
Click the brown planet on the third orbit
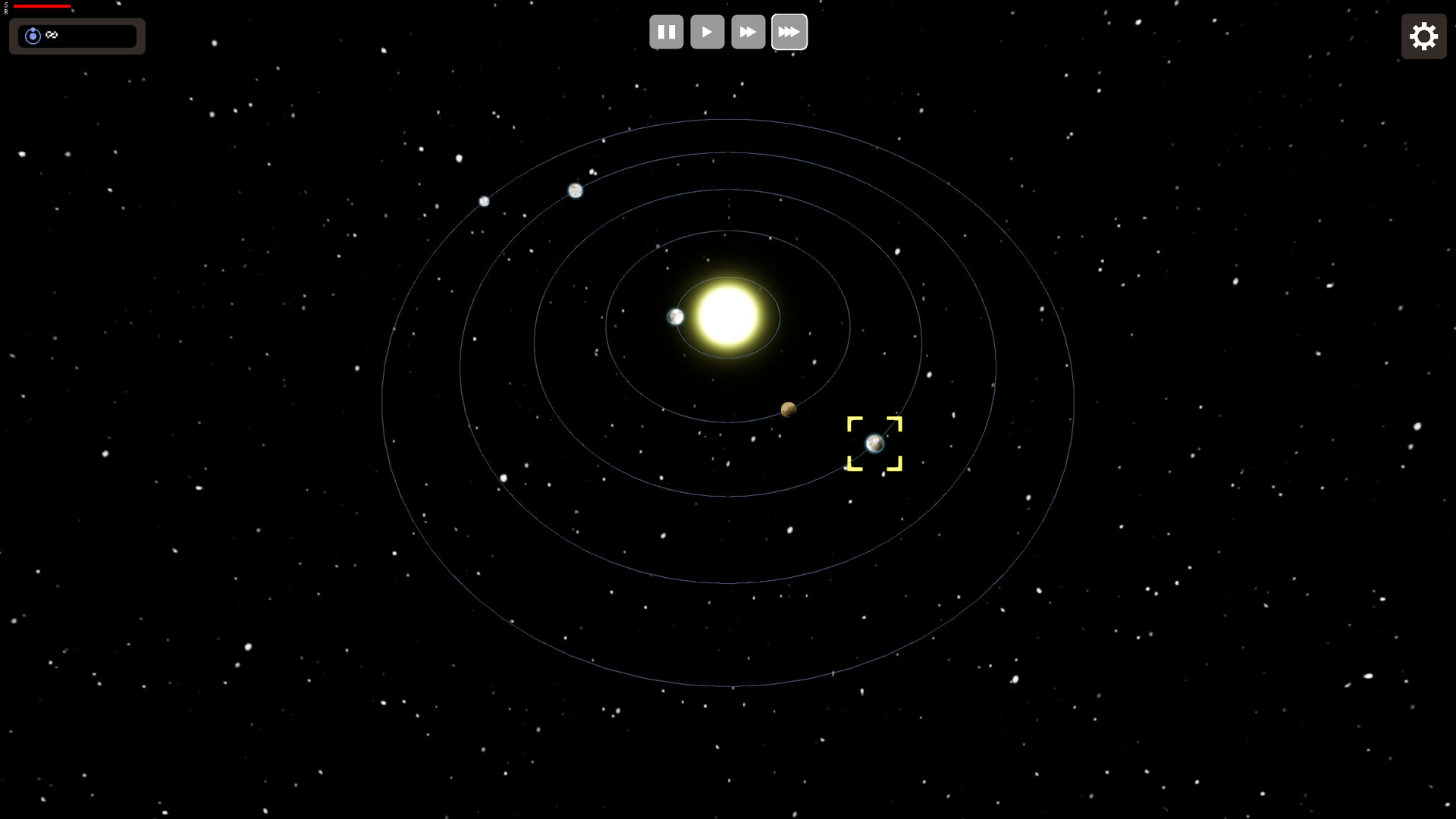click(x=789, y=408)
